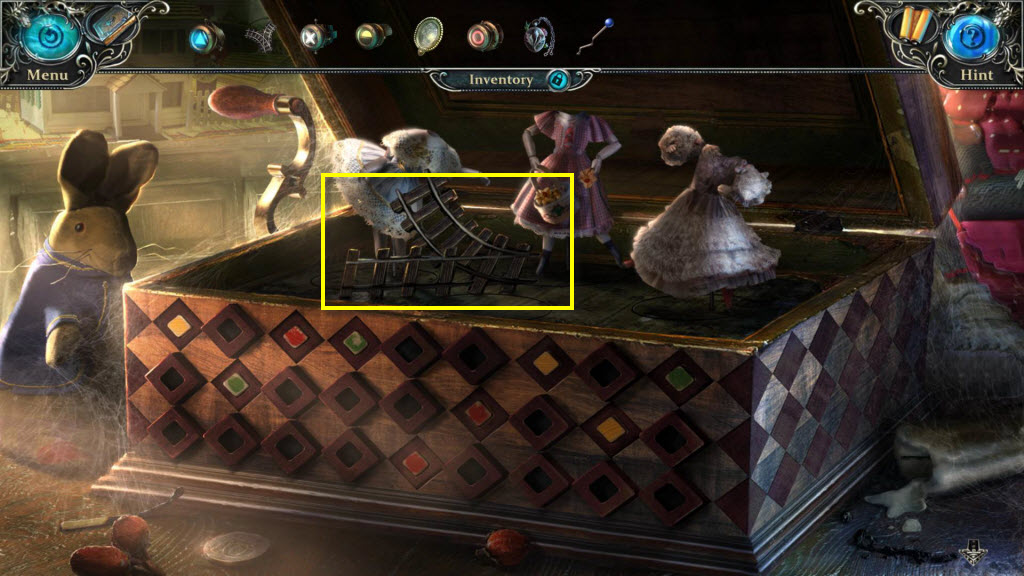Select the blue triangle button item
Screen dimensions: 1024x576
(x=205, y=38)
